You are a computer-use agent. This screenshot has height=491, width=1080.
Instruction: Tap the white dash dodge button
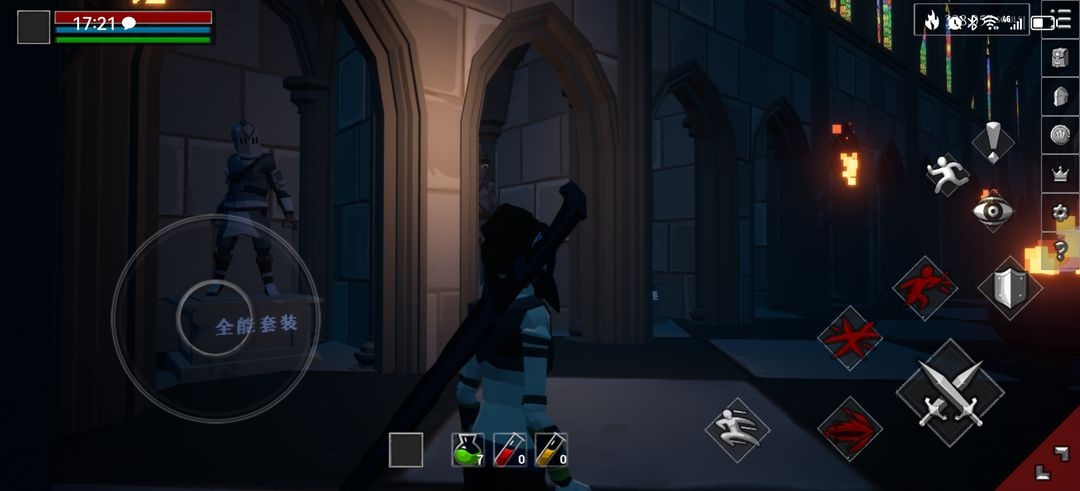tap(737, 430)
